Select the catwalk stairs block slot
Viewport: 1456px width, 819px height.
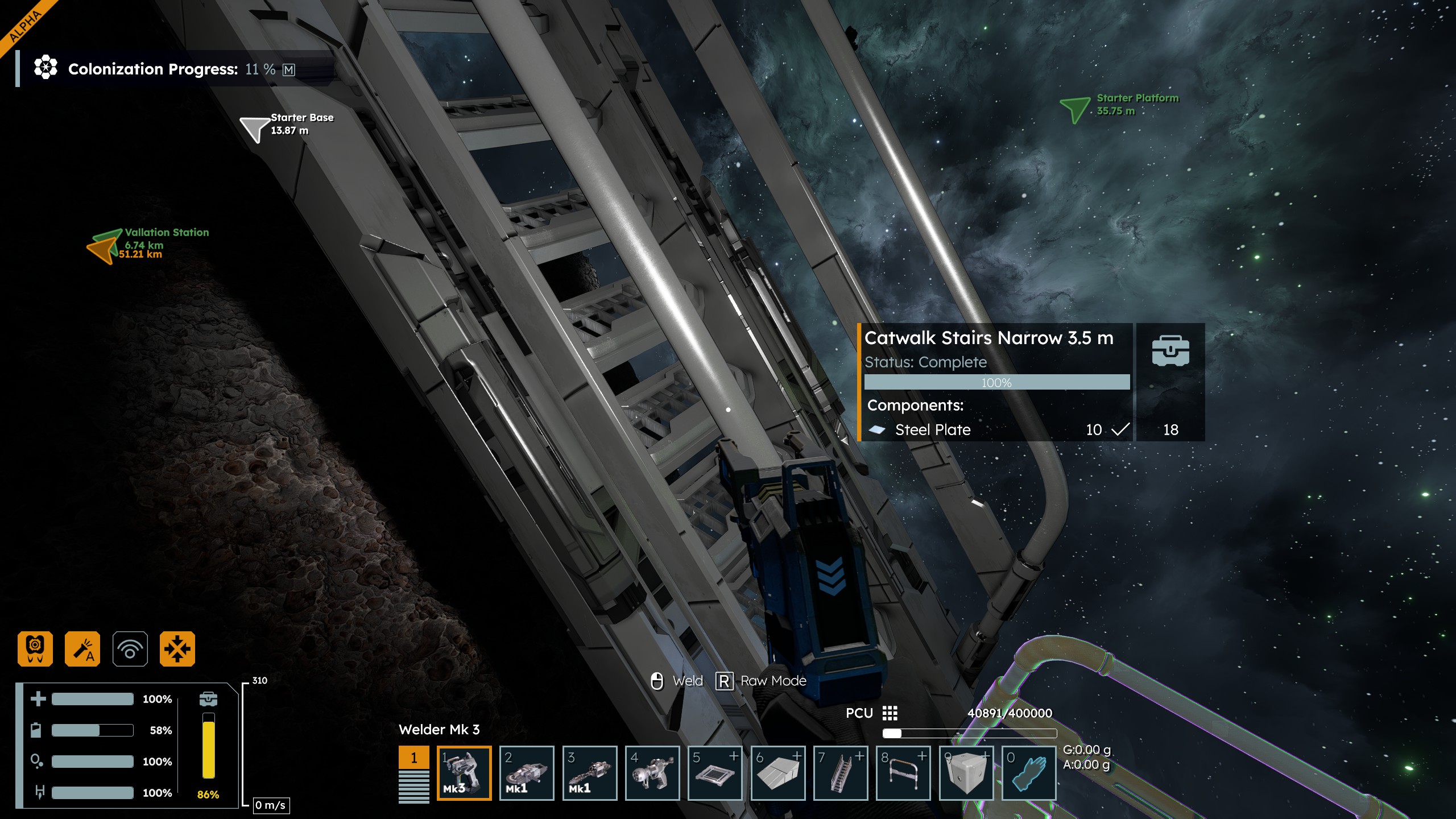(x=841, y=772)
